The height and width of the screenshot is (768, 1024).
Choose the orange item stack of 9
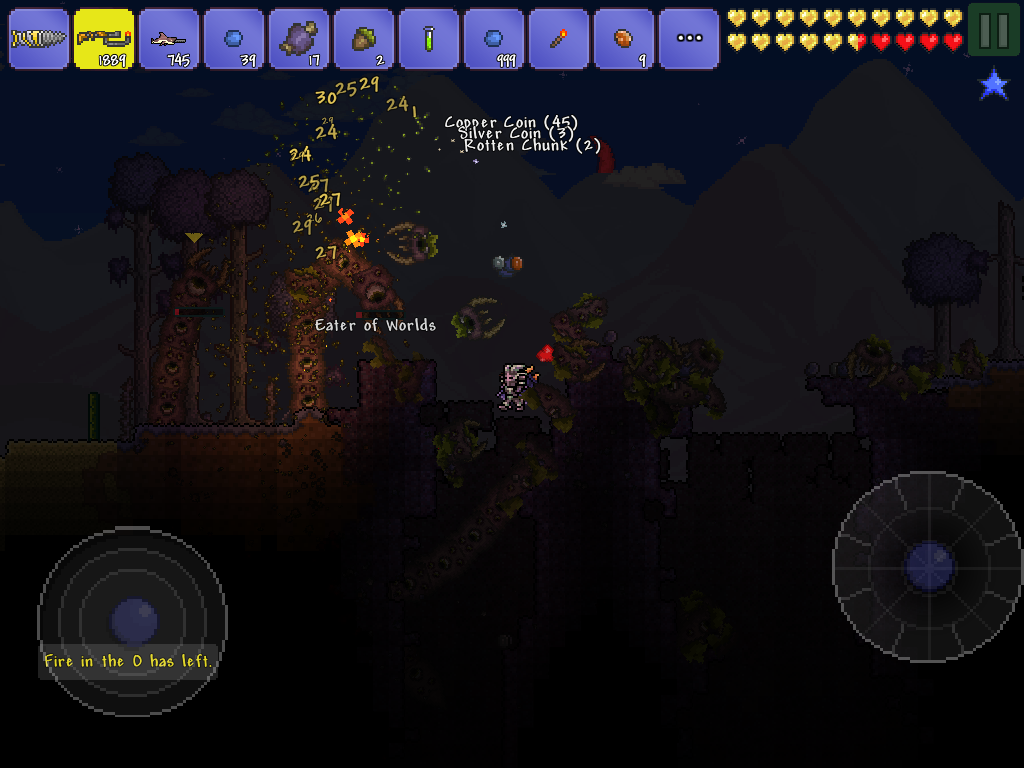(624, 39)
